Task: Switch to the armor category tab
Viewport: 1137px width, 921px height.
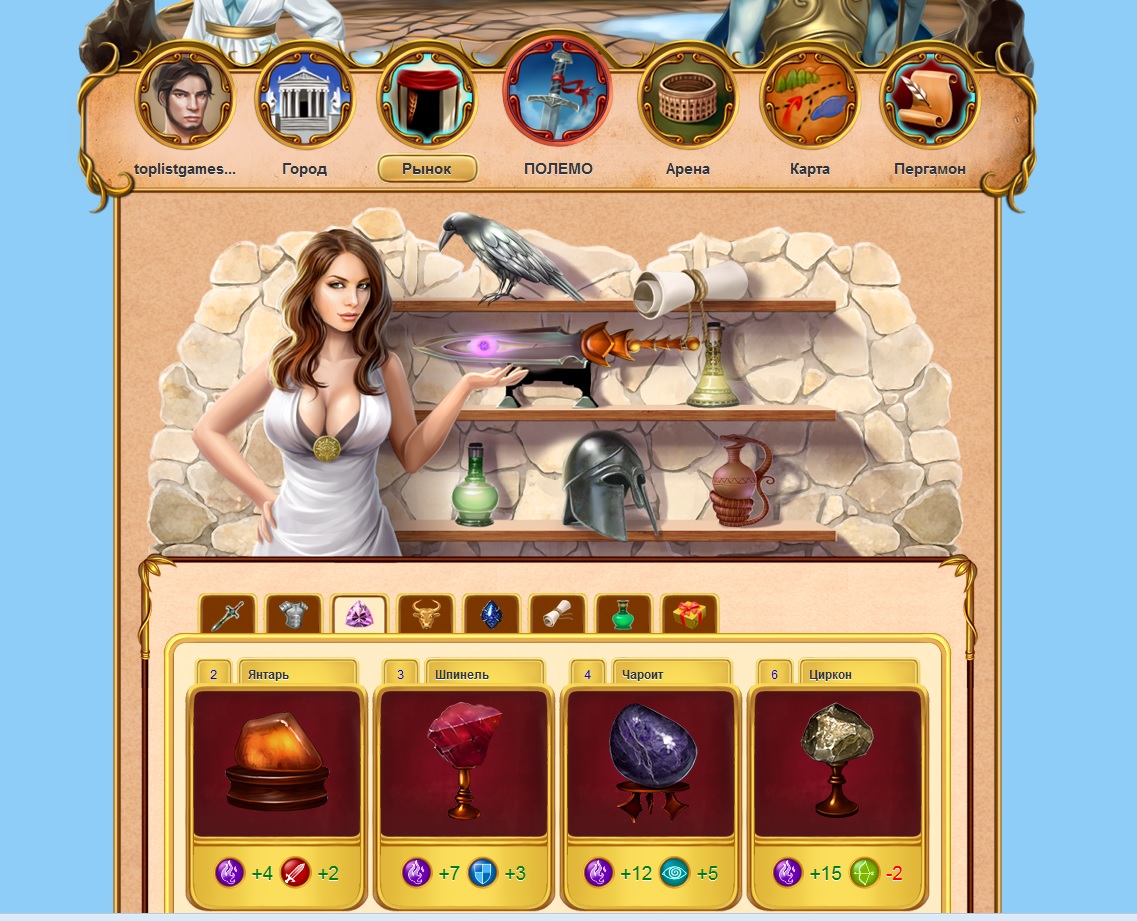Action: click(293, 614)
